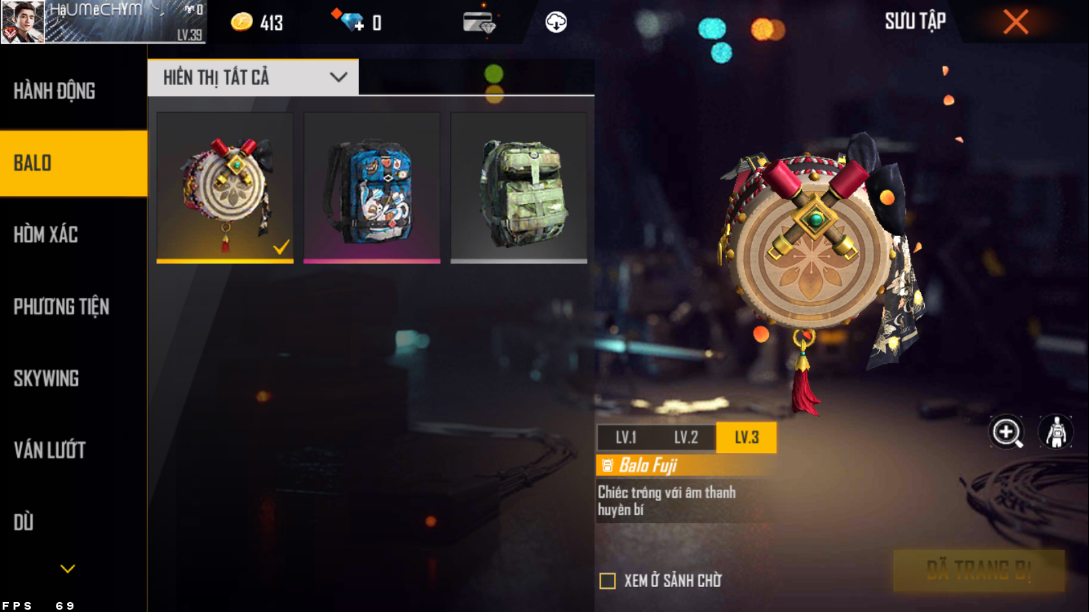The height and width of the screenshot is (612, 1089).
Task: Expand the Hiển Thị Tất Cả dropdown
Action: point(253,77)
